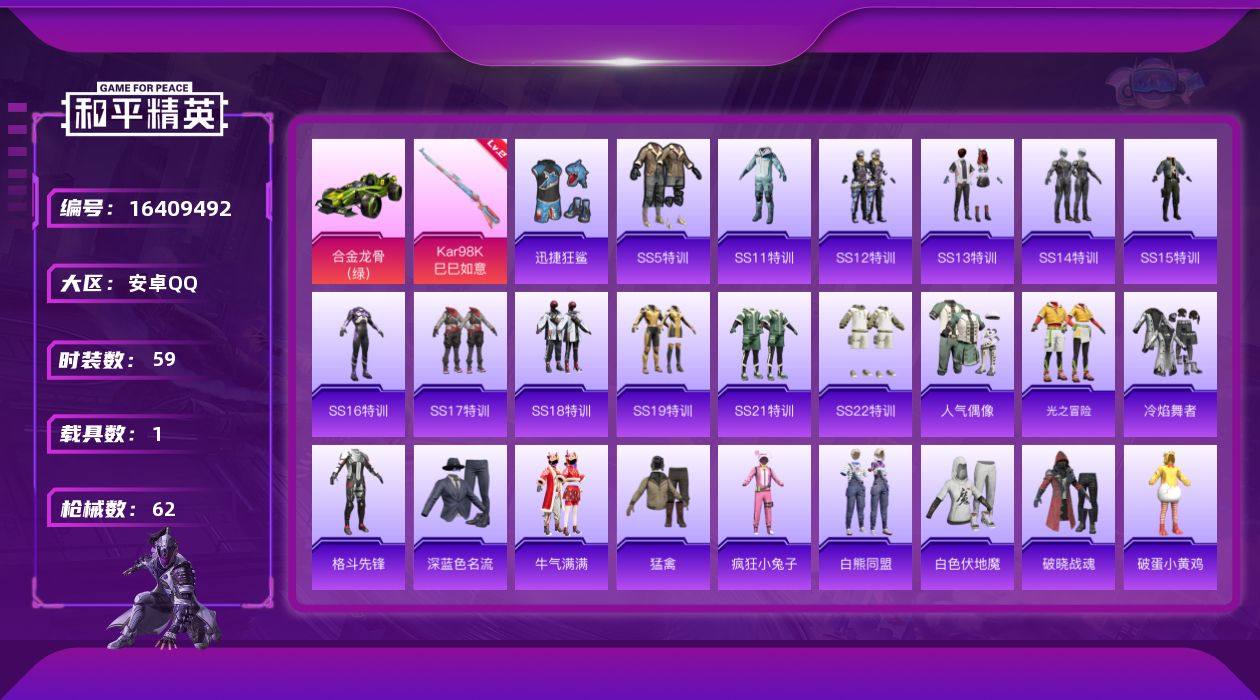Choose the 光之冒险 outfit tile
1260x700 pixels.
click(x=1068, y=364)
